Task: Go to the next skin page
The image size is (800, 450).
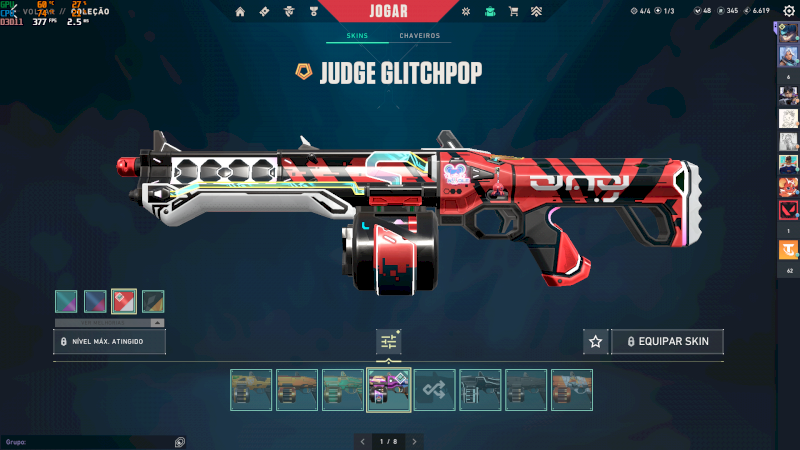Action: (x=415, y=441)
